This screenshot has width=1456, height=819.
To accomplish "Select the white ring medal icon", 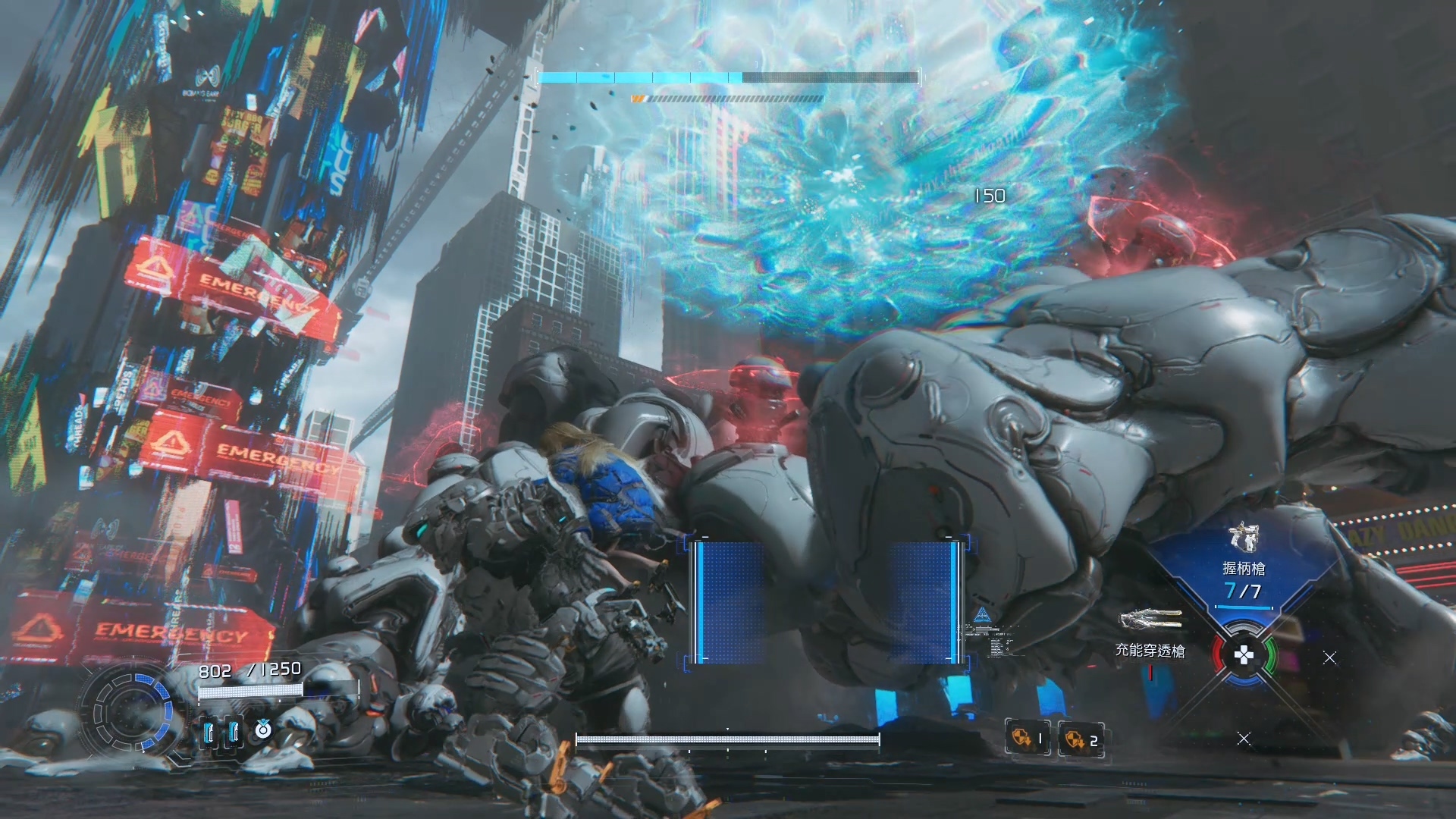I will [x=262, y=730].
